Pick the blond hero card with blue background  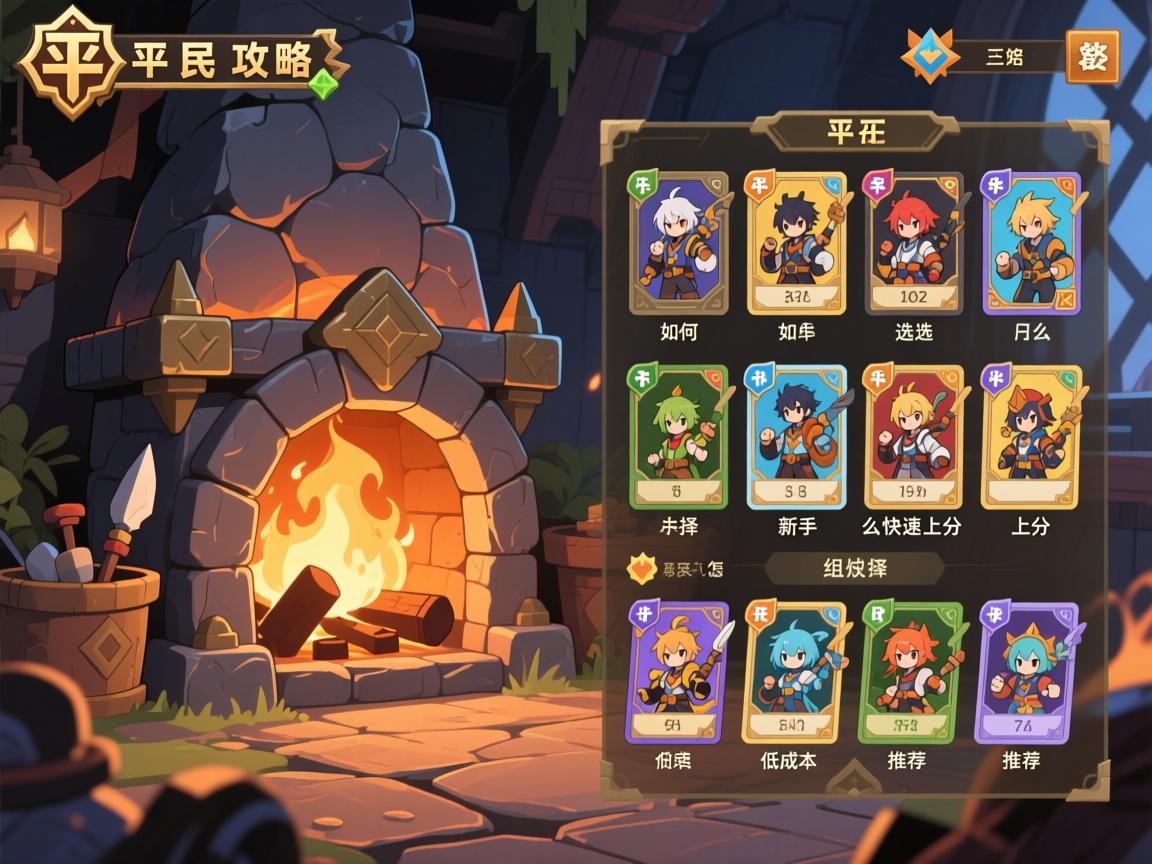[x=1031, y=243]
